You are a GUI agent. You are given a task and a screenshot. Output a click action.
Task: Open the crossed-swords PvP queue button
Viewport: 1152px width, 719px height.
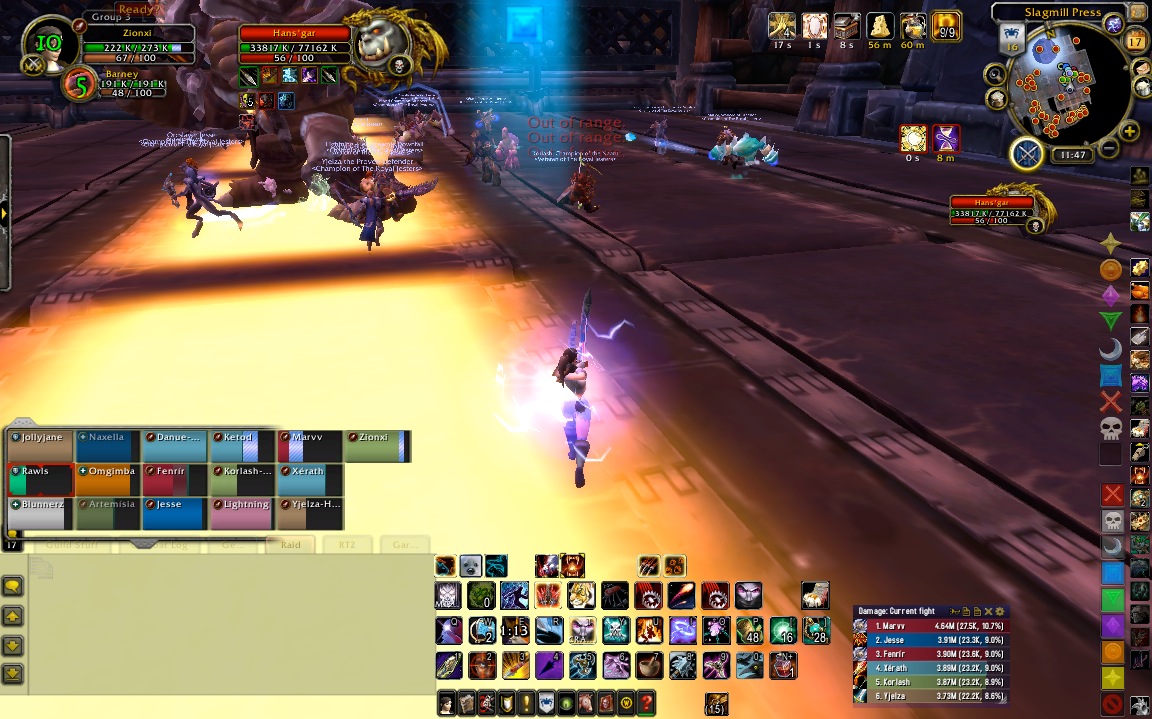click(1028, 154)
